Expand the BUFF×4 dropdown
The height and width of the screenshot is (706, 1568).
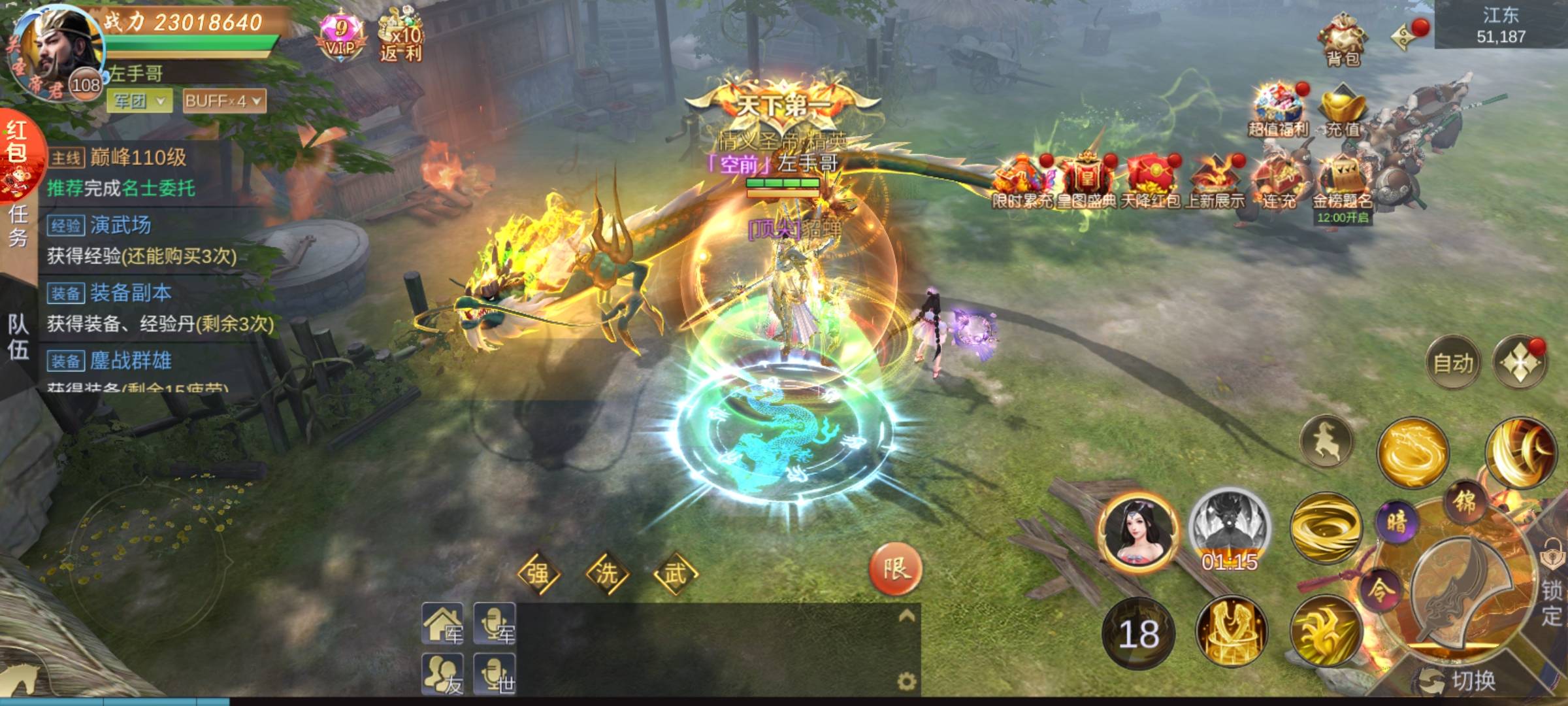pyautogui.click(x=223, y=101)
